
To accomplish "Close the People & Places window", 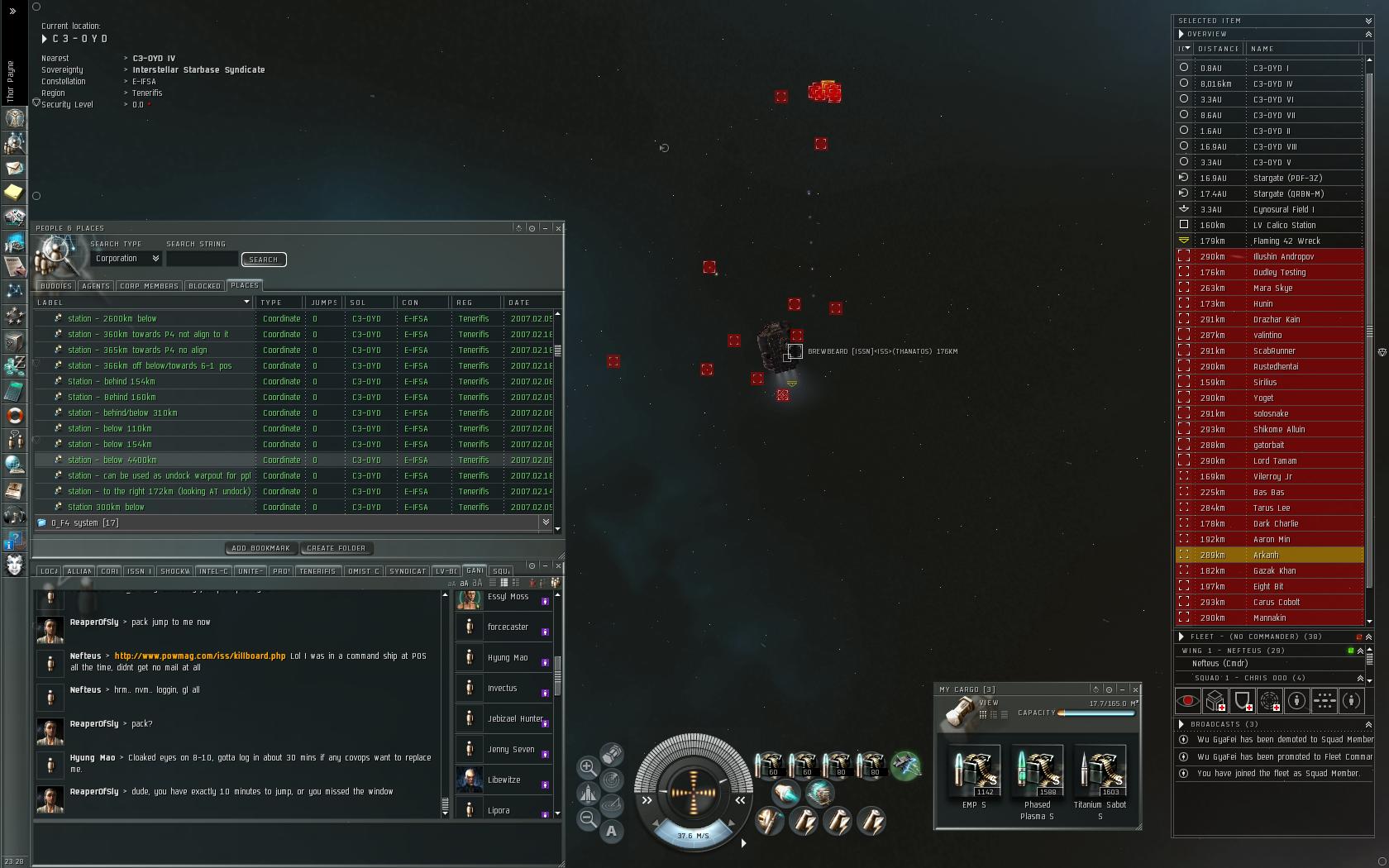I will click(558, 228).
